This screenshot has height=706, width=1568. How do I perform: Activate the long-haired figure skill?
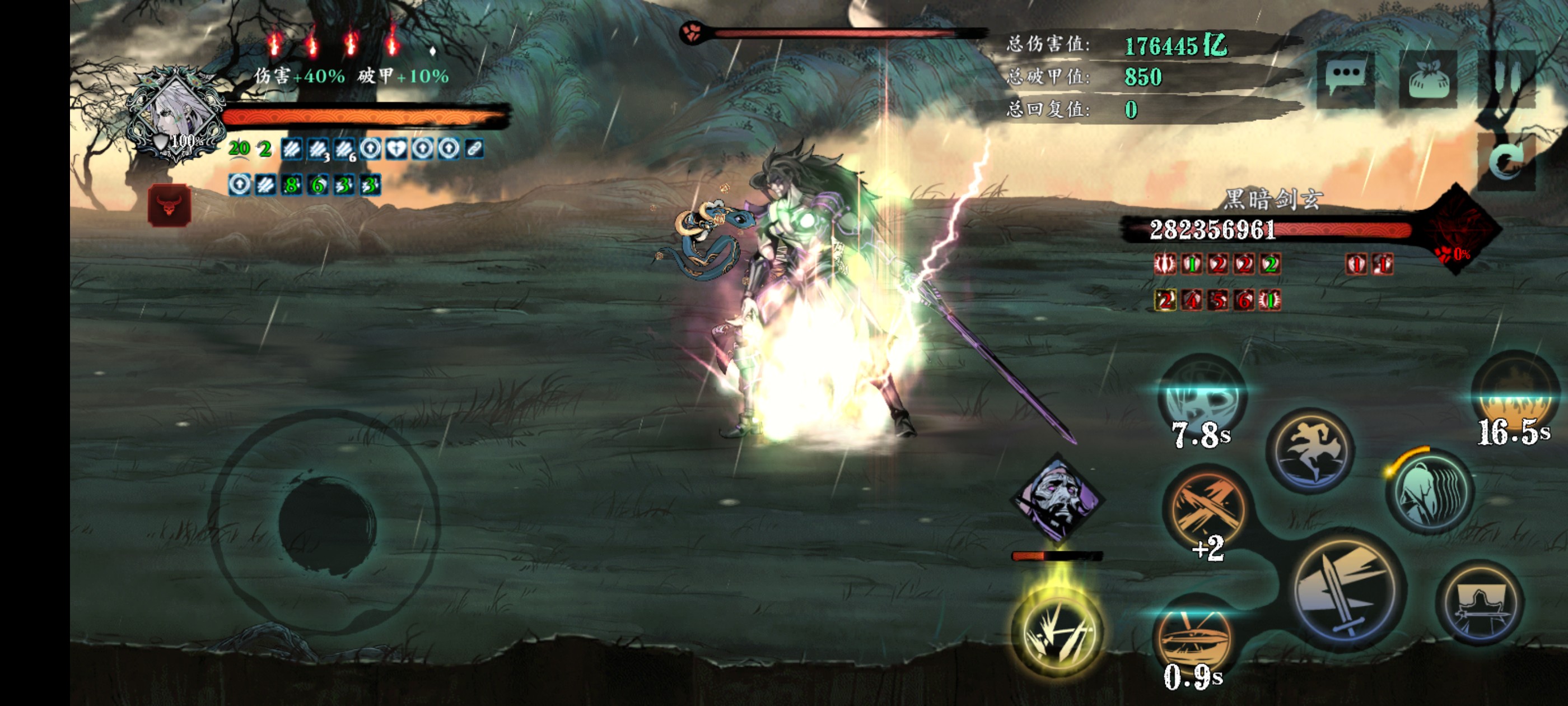click(x=1430, y=492)
